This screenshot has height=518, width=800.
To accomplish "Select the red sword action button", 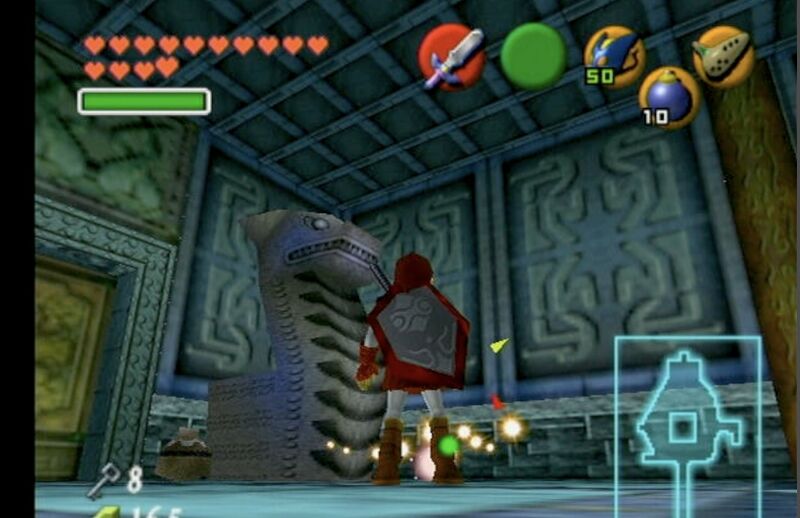I will click(x=451, y=57).
